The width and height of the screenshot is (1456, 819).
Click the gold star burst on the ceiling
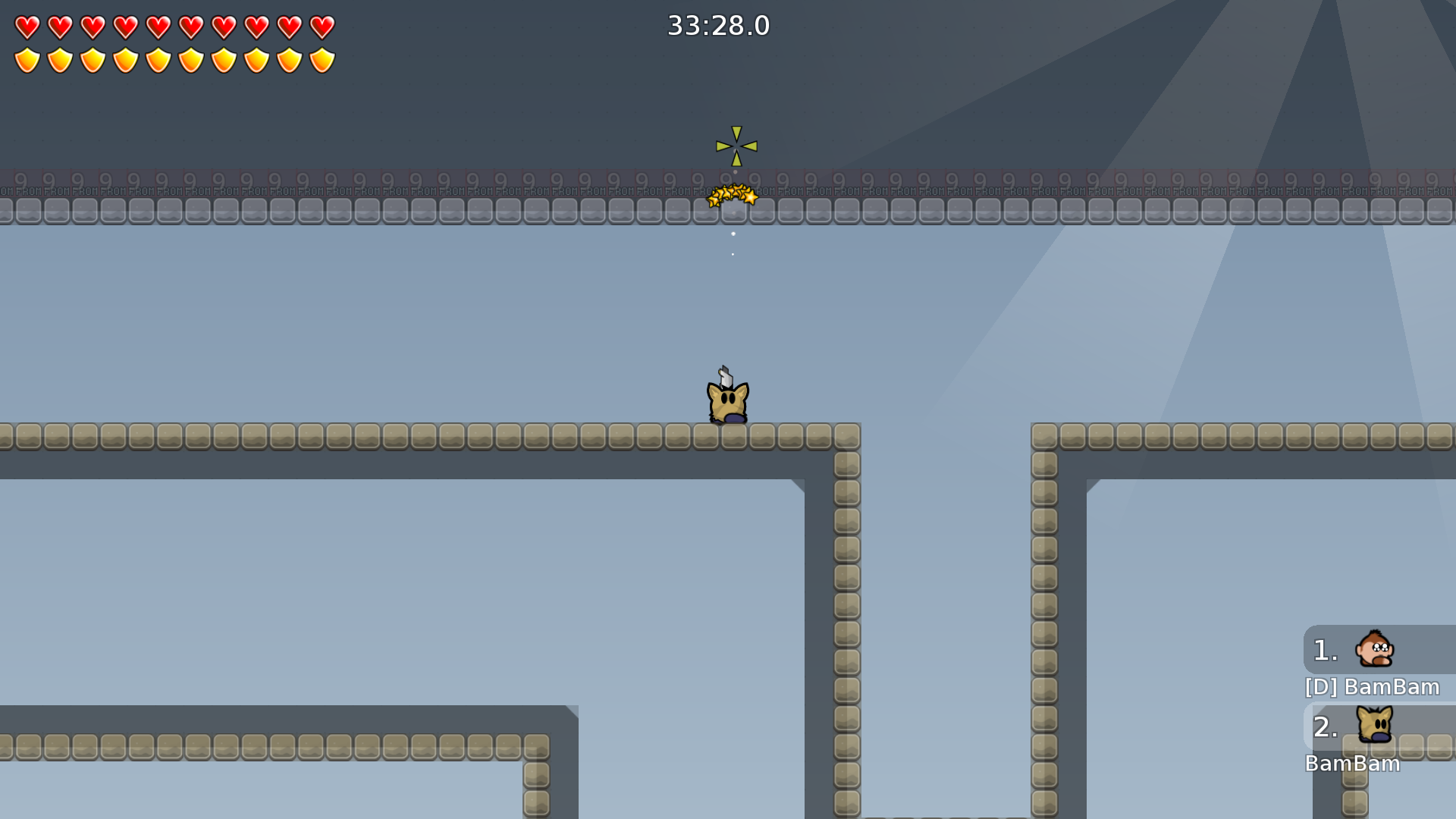pyautogui.click(x=732, y=195)
